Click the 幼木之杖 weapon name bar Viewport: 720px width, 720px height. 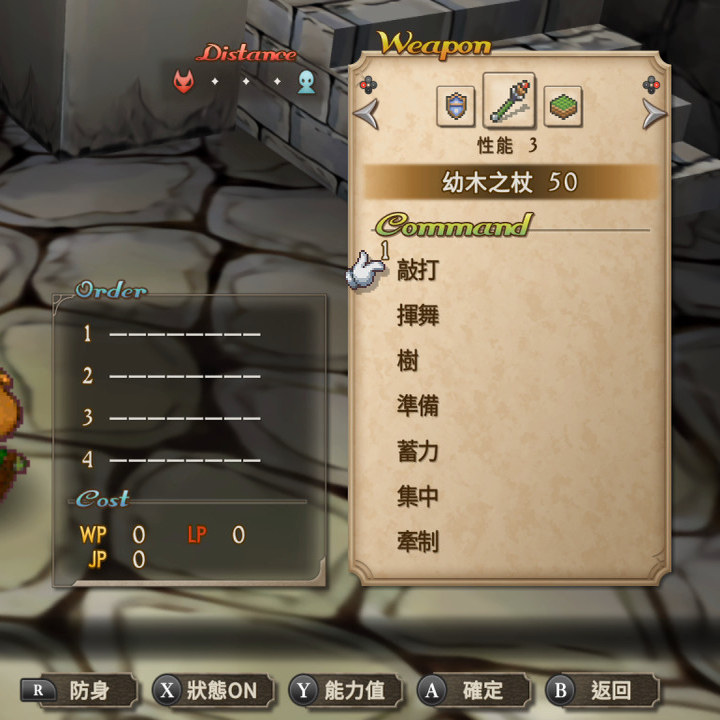click(510, 182)
